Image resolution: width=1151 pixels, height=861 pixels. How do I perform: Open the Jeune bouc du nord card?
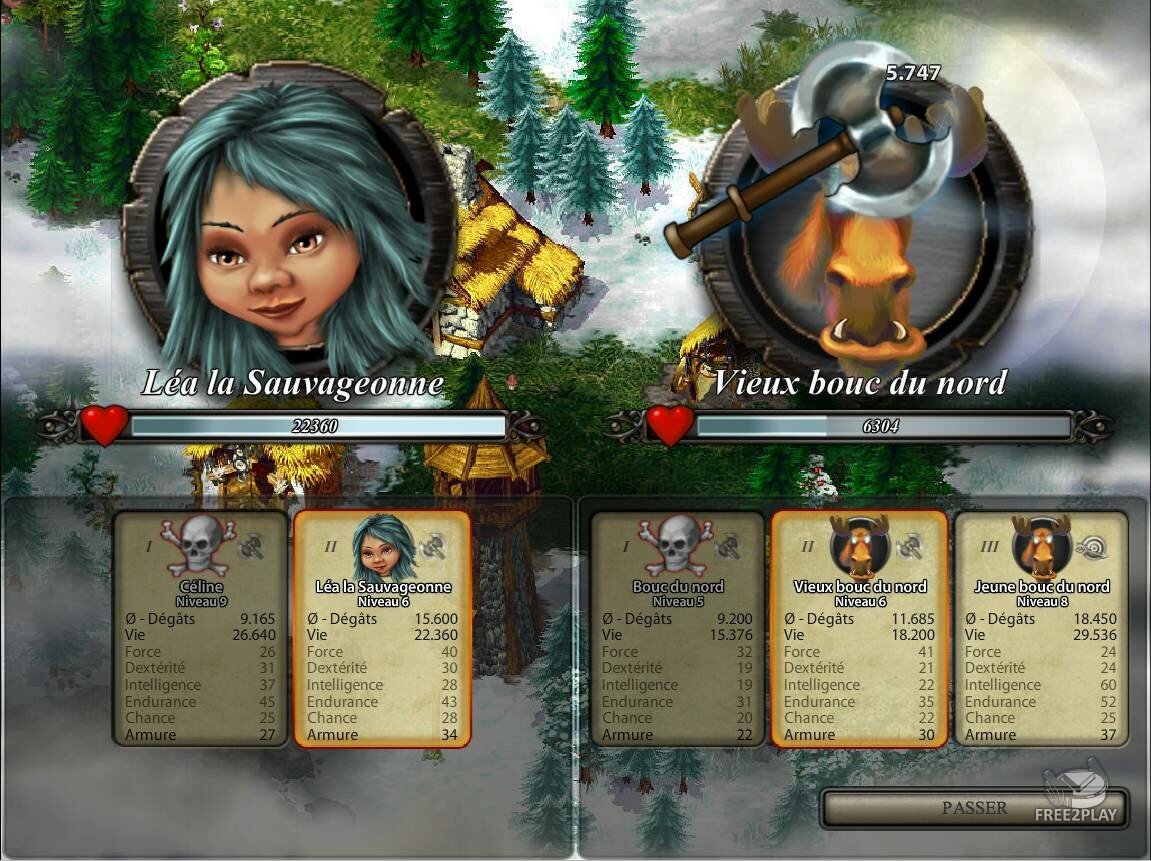1041,629
